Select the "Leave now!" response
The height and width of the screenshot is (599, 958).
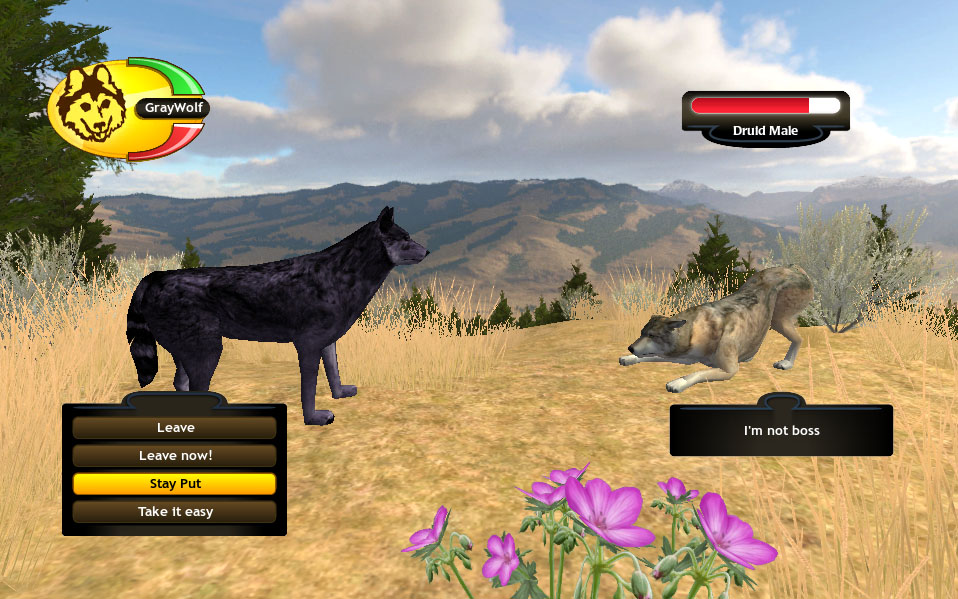point(175,456)
